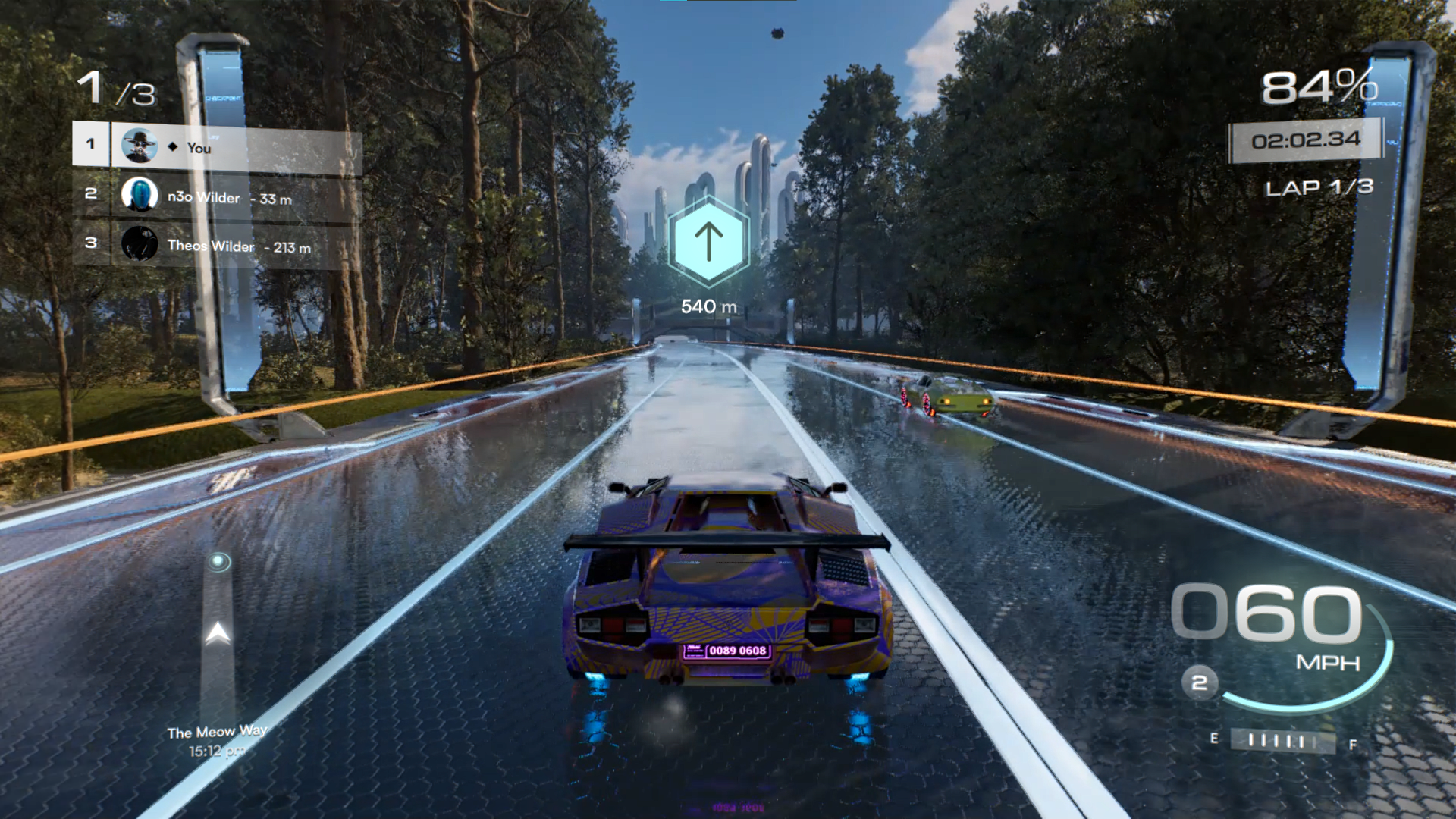The height and width of the screenshot is (819, 1456).
Task: Click n3o Wilder's blue avatar
Action: pyautogui.click(x=140, y=195)
